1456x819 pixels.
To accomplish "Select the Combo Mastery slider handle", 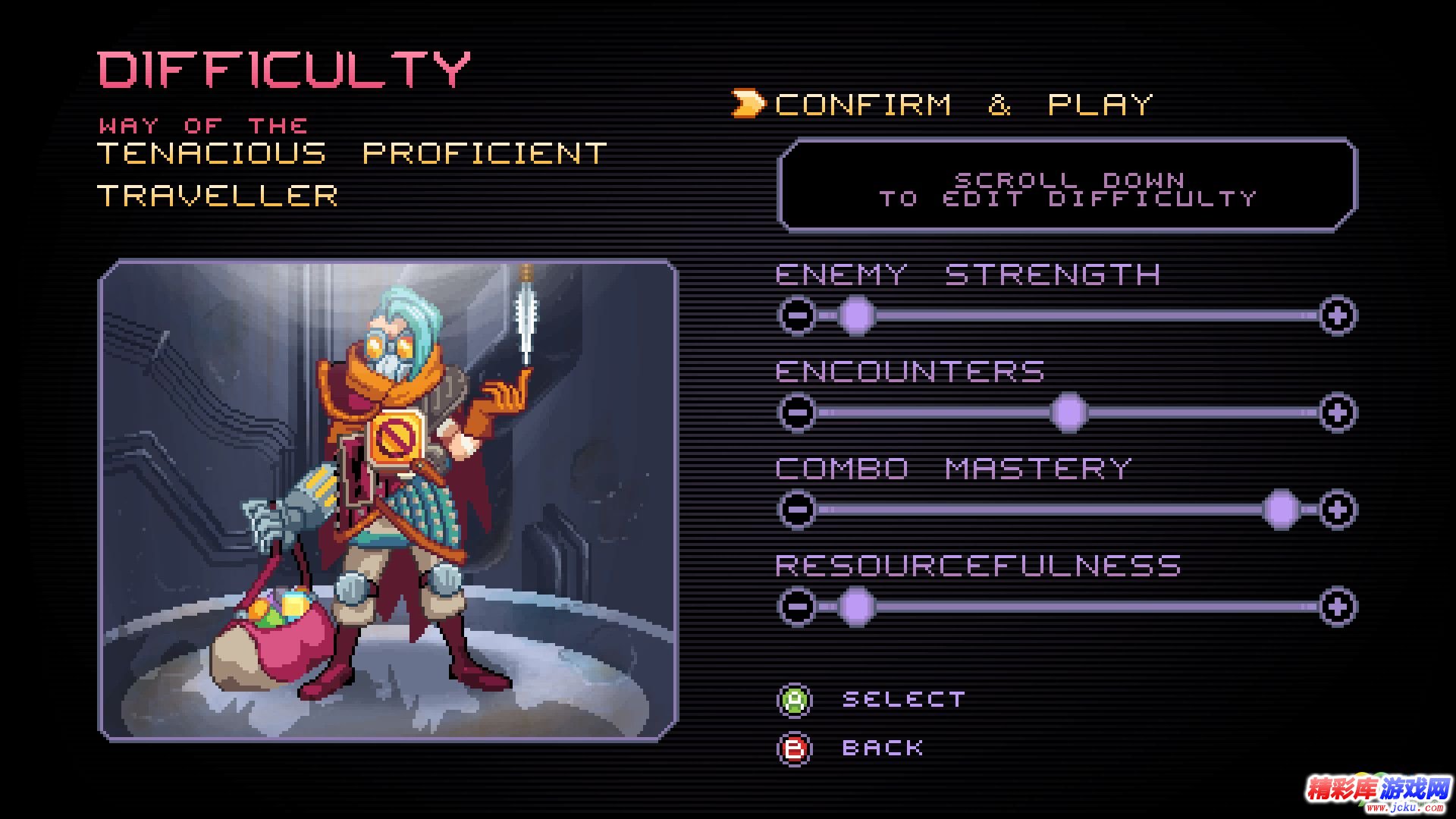I will (1282, 510).
